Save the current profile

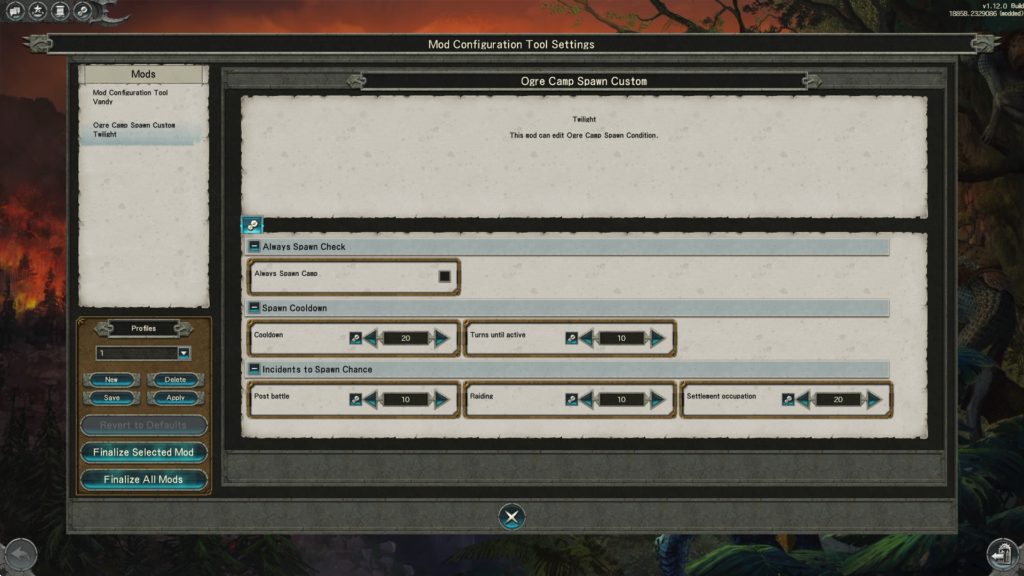click(x=112, y=397)
